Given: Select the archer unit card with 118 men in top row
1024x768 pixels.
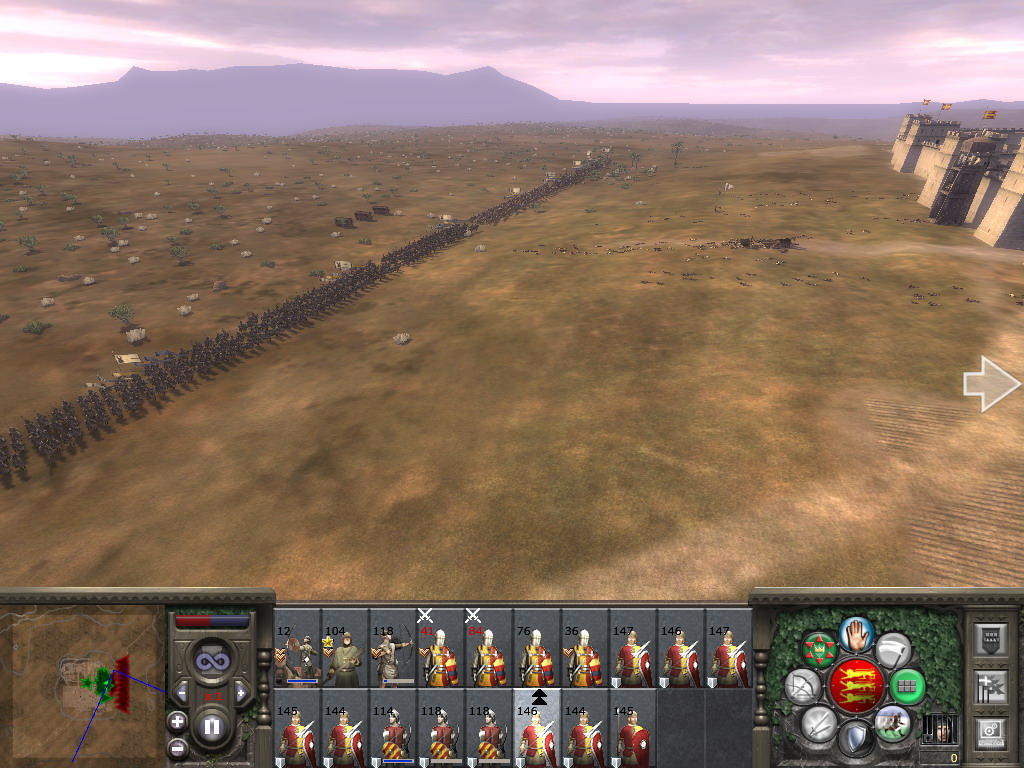Looking at the screenshot, I should [x=393, y=648].
